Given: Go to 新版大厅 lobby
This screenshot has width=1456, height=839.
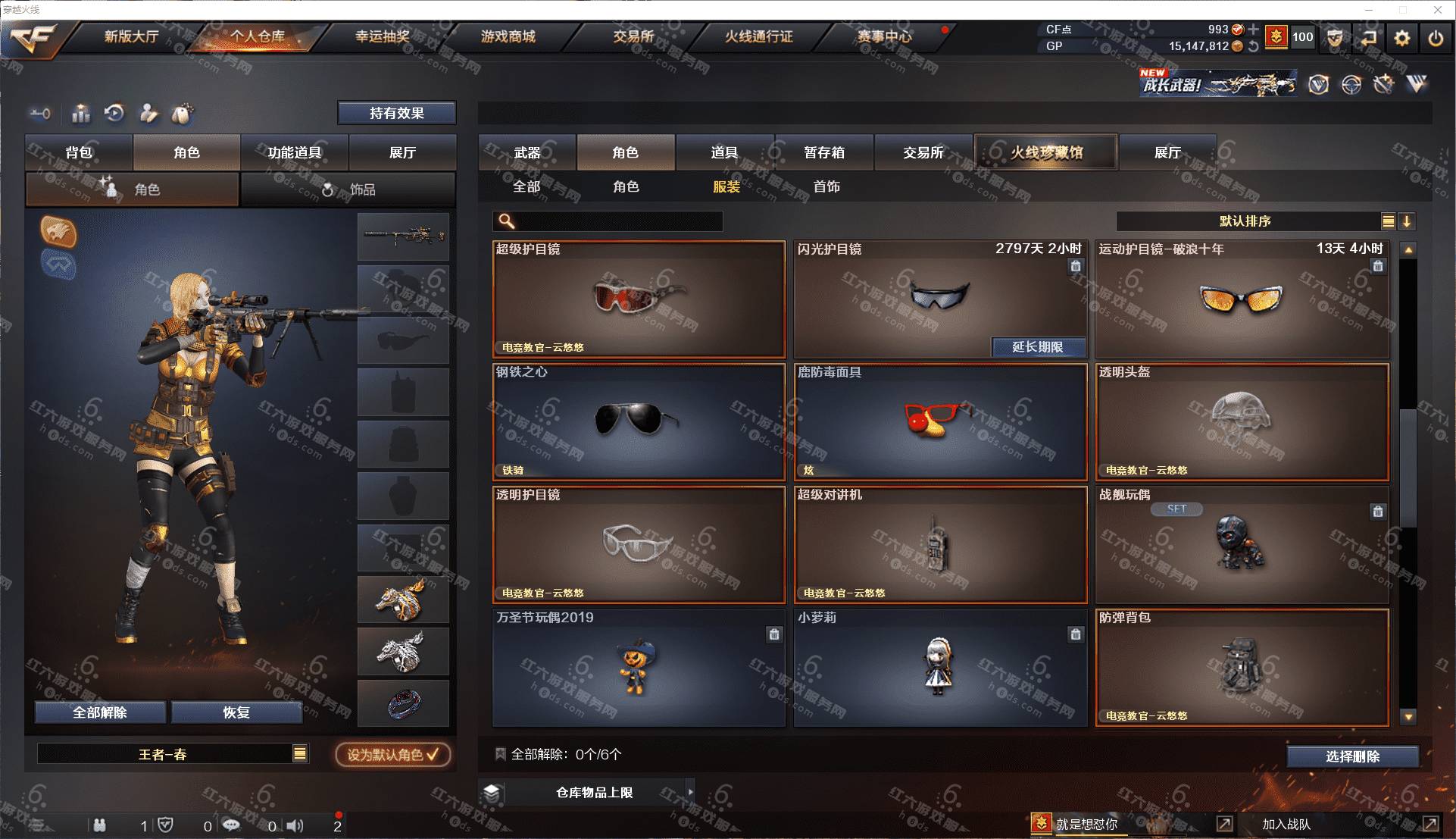Looking at the screenshot, I should 131,36.
